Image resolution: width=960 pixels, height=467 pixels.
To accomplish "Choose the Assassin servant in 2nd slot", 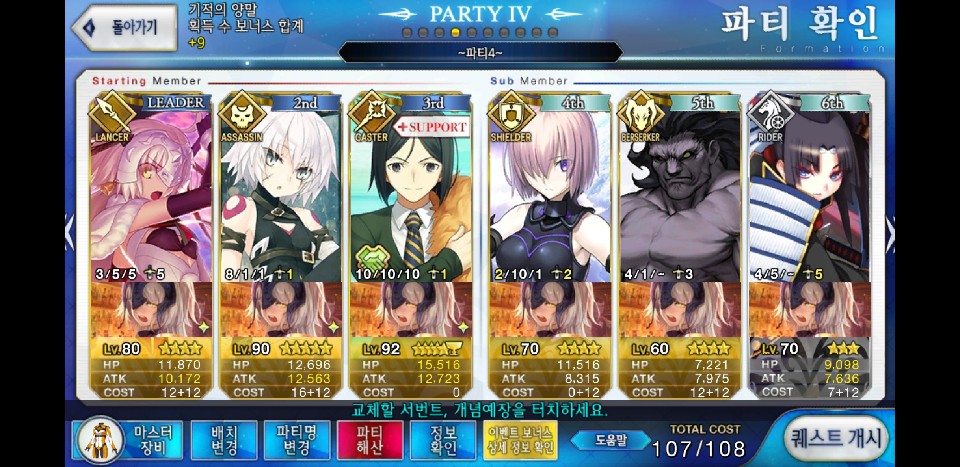I will point(280,190).
